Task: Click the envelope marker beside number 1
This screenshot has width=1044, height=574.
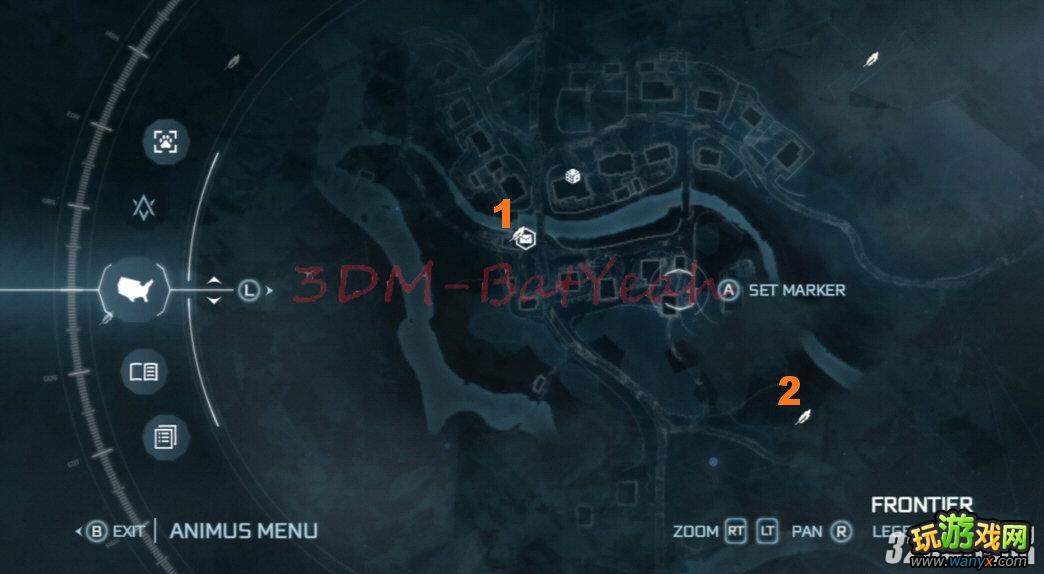Action: click(x=524, y=238)
